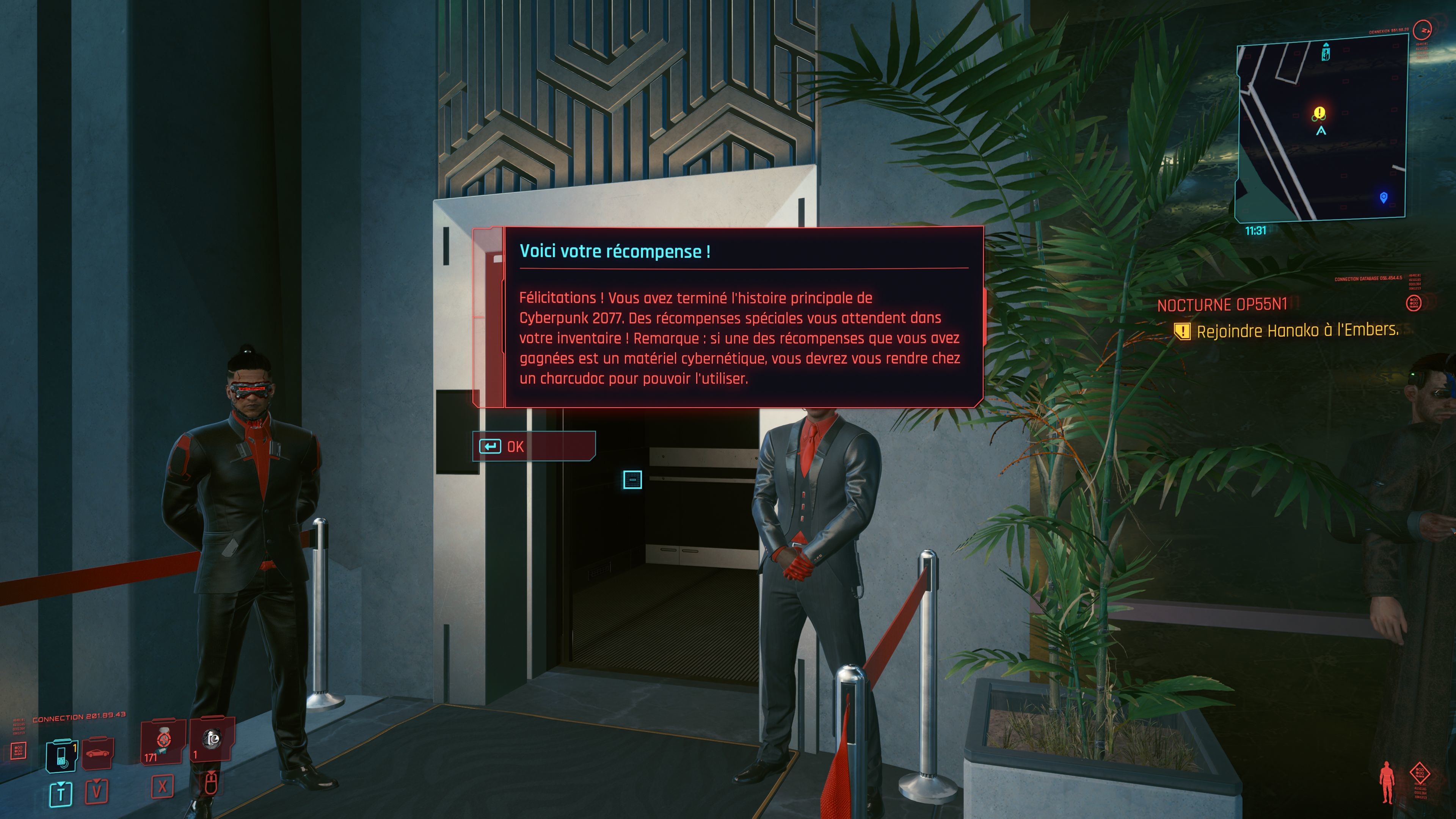1456x819 pixels.
Task: Click the T keybind icon below the phone slot
Action: coord(61,795)
